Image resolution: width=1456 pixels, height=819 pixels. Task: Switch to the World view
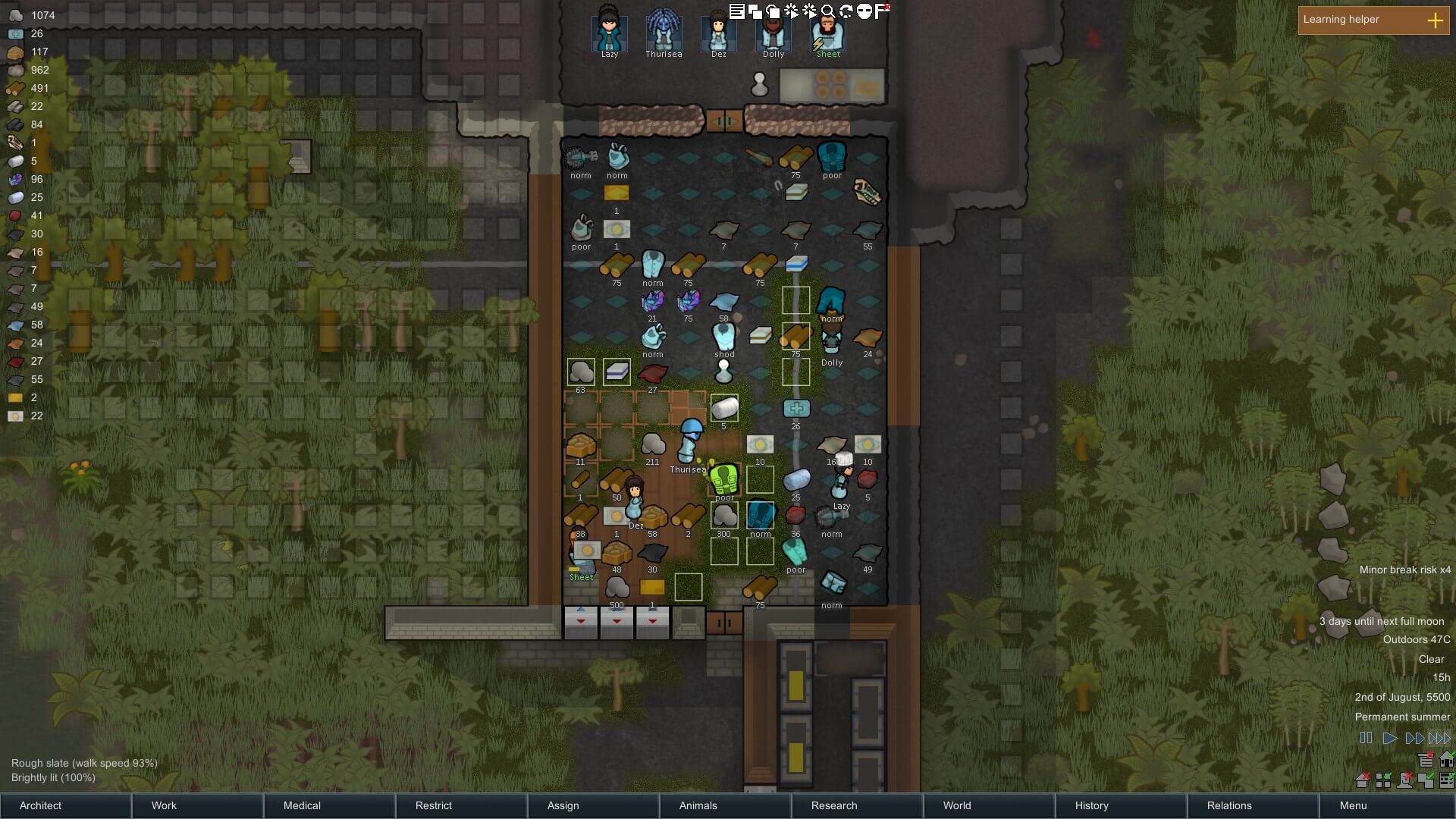(x=989, y=805)
